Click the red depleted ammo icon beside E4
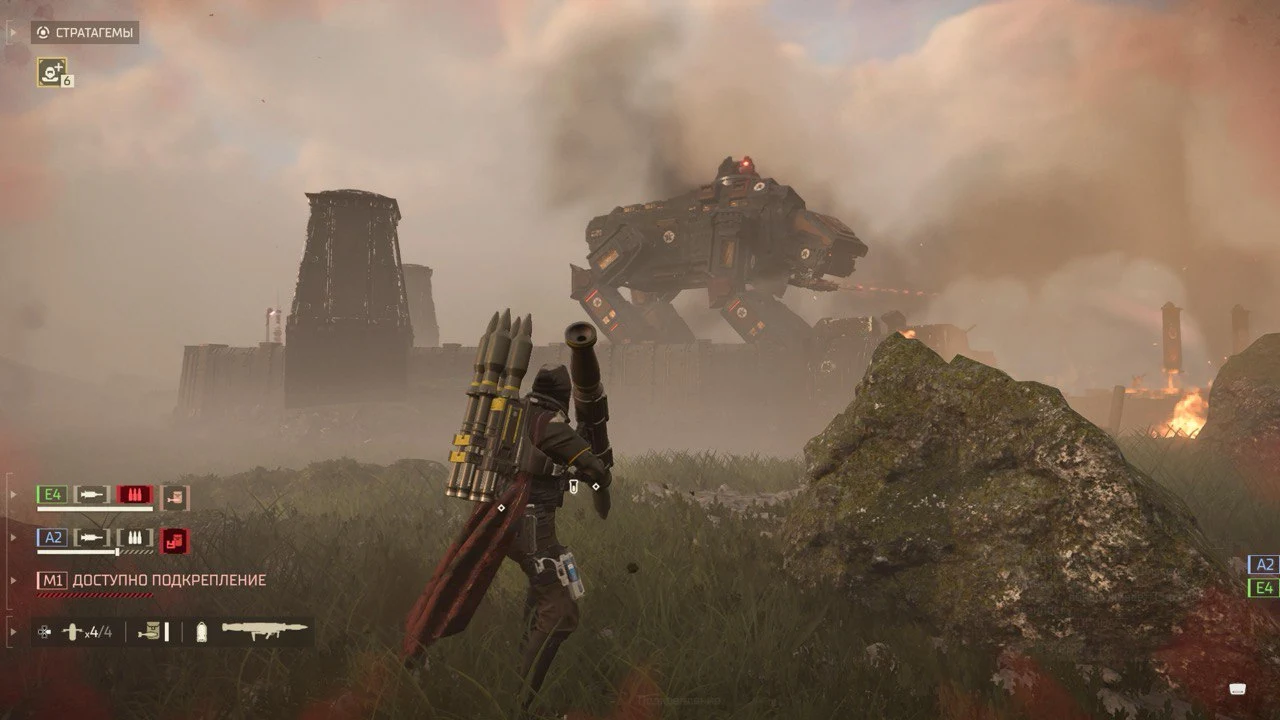 135,495
